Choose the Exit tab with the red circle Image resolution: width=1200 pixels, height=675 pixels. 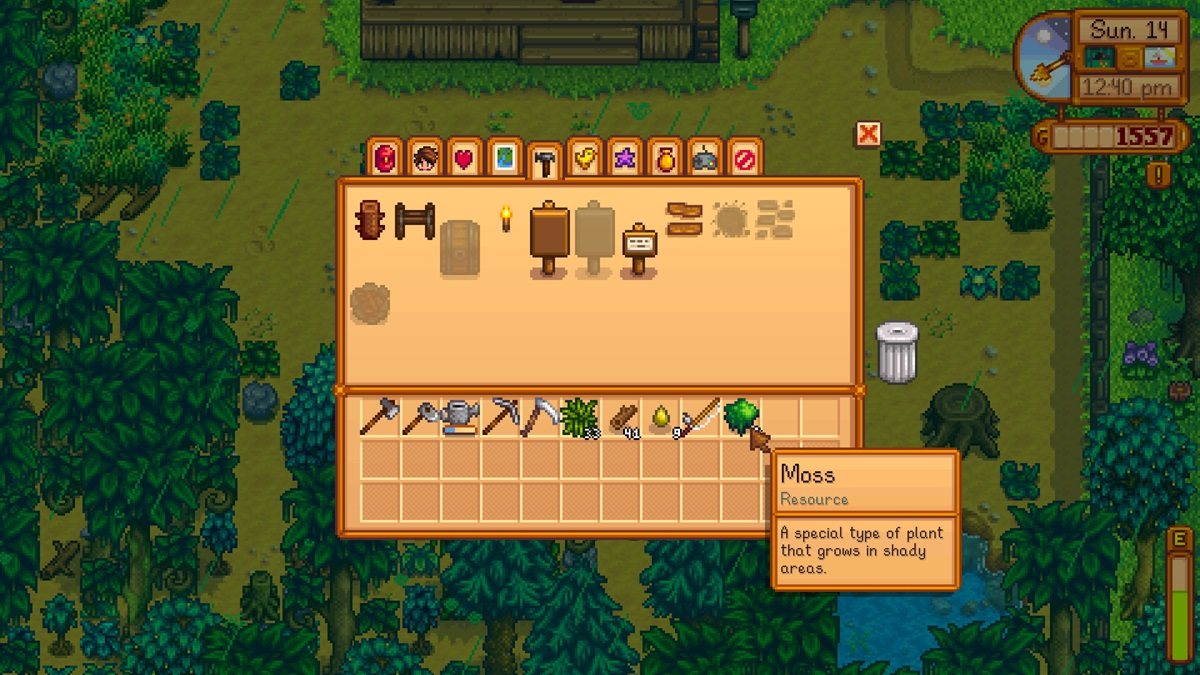(745, 158)
